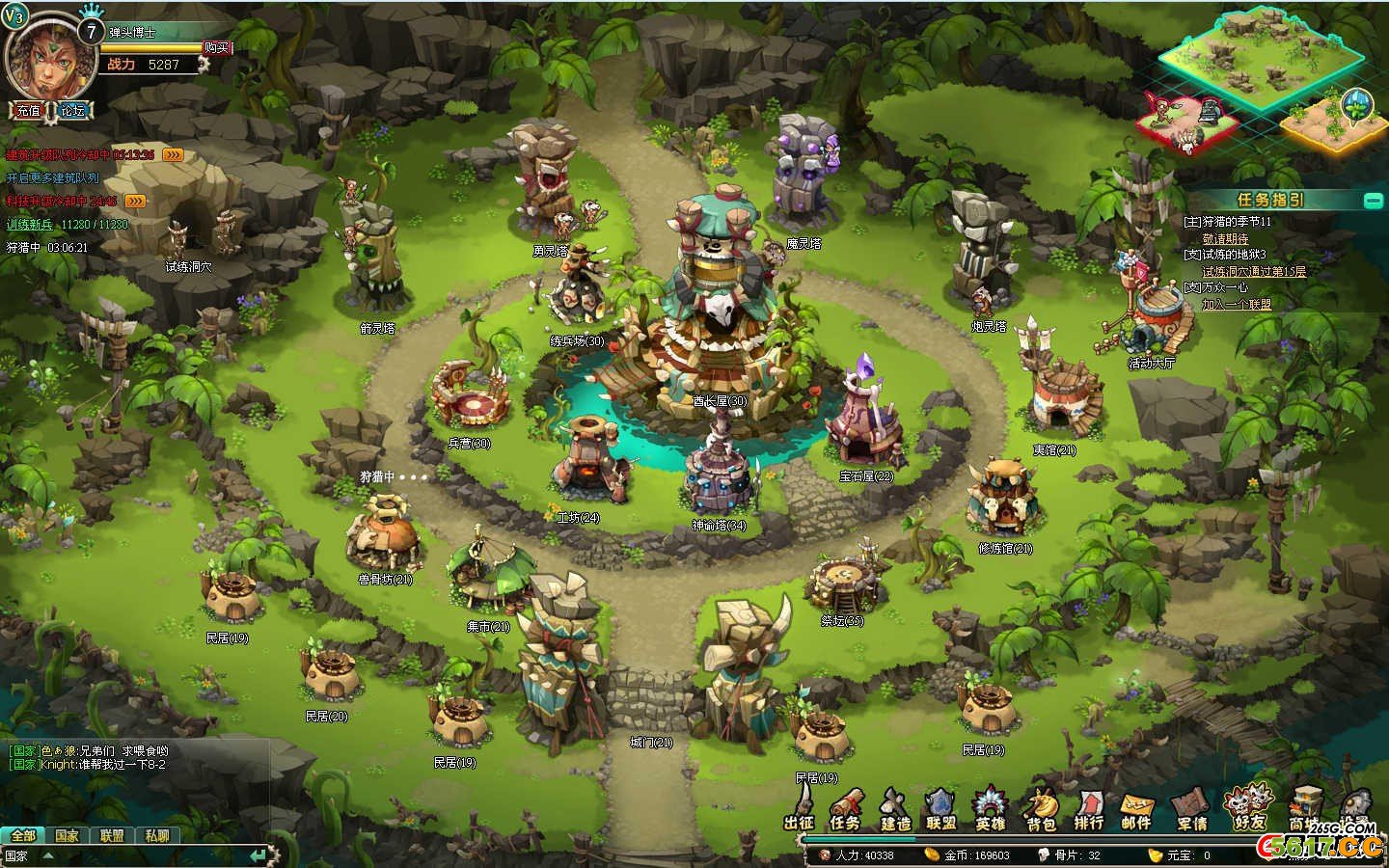Follow the 试炼洞穴通过第15层 quest link

(1254, 271)
